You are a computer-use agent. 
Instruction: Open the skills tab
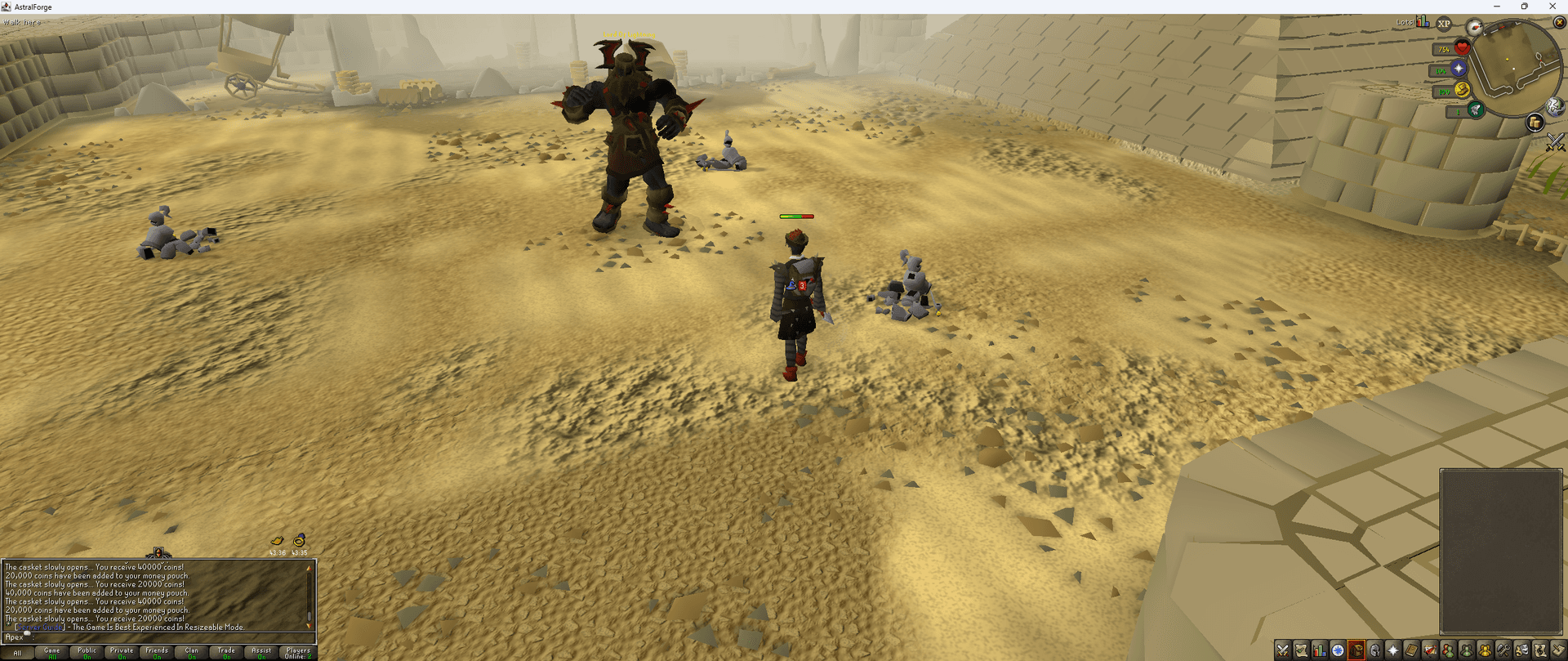1318,650
